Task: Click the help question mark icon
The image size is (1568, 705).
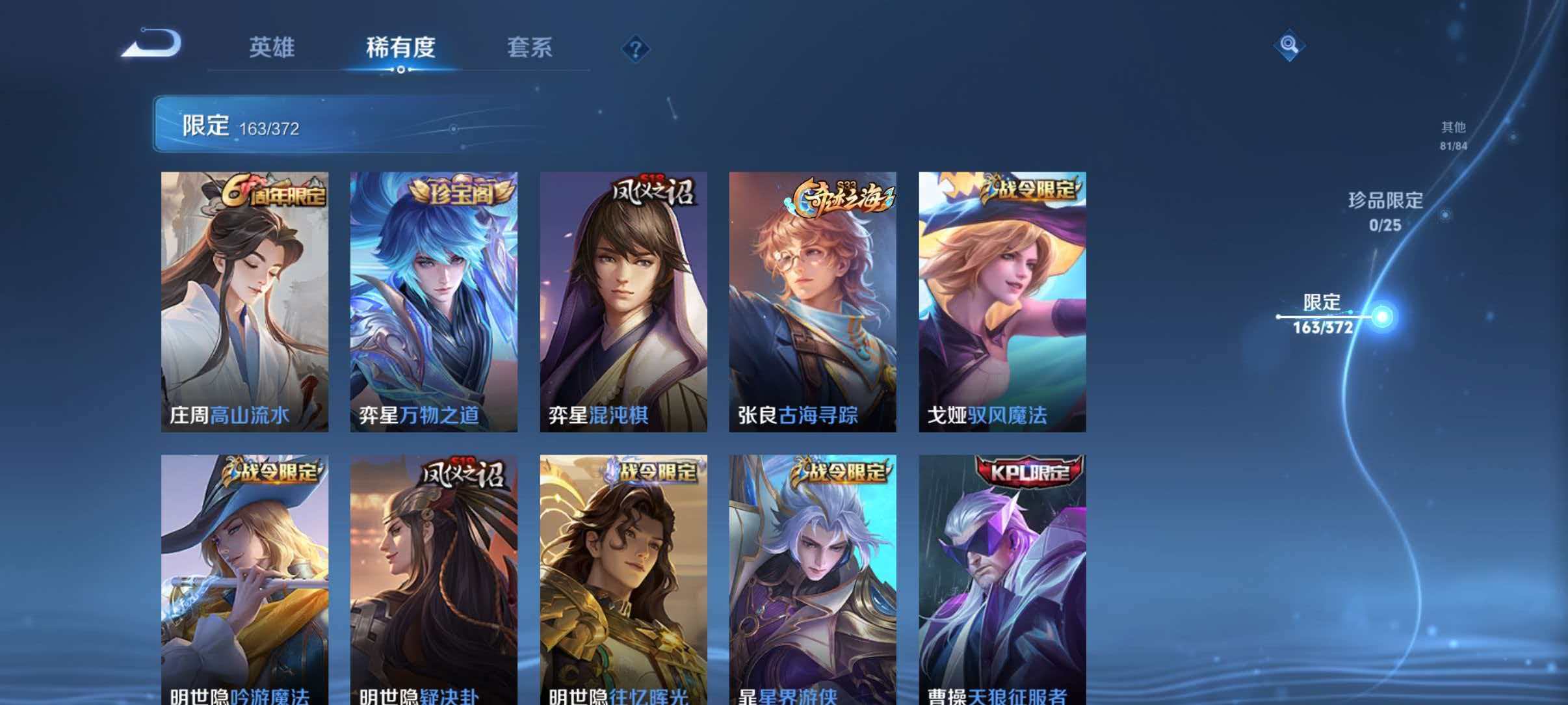Action: [636, 49]
